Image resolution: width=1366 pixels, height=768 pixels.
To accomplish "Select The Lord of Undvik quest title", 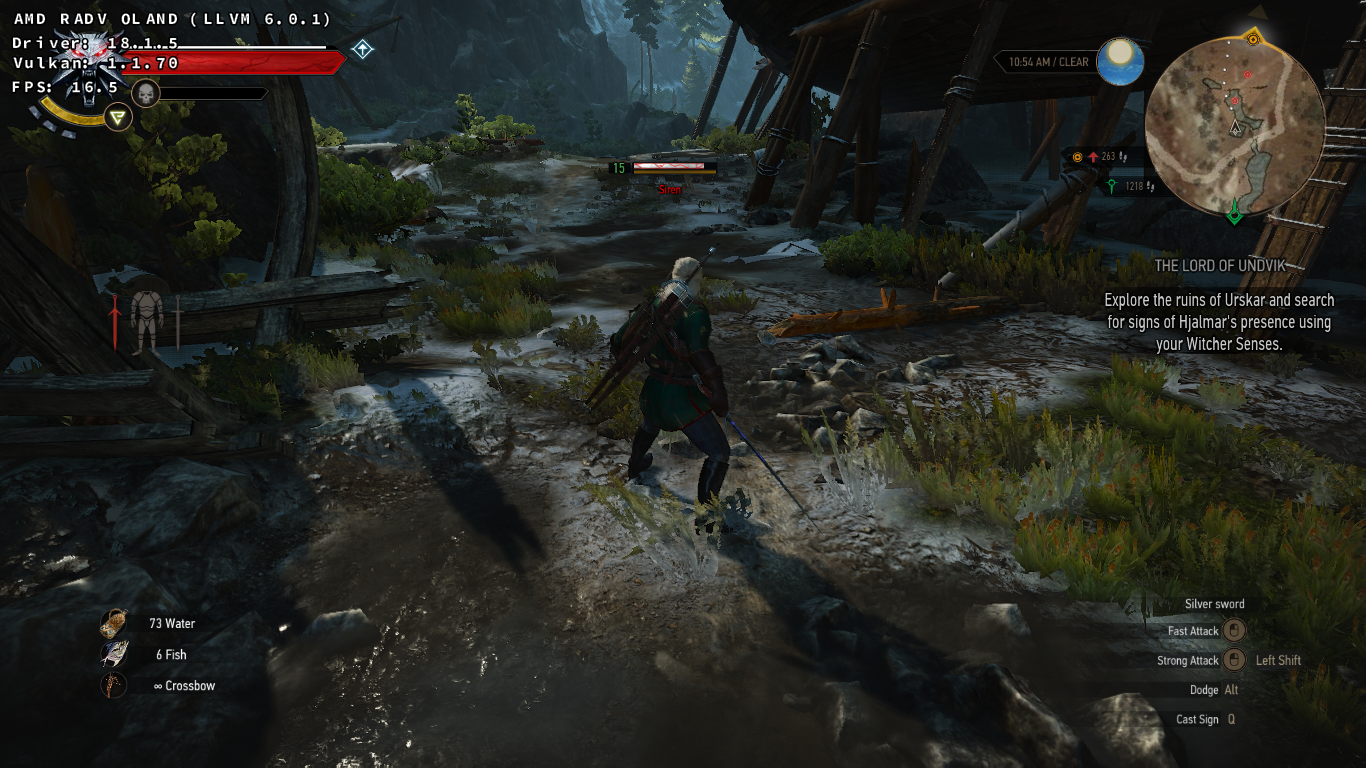I will point(1220,266).
